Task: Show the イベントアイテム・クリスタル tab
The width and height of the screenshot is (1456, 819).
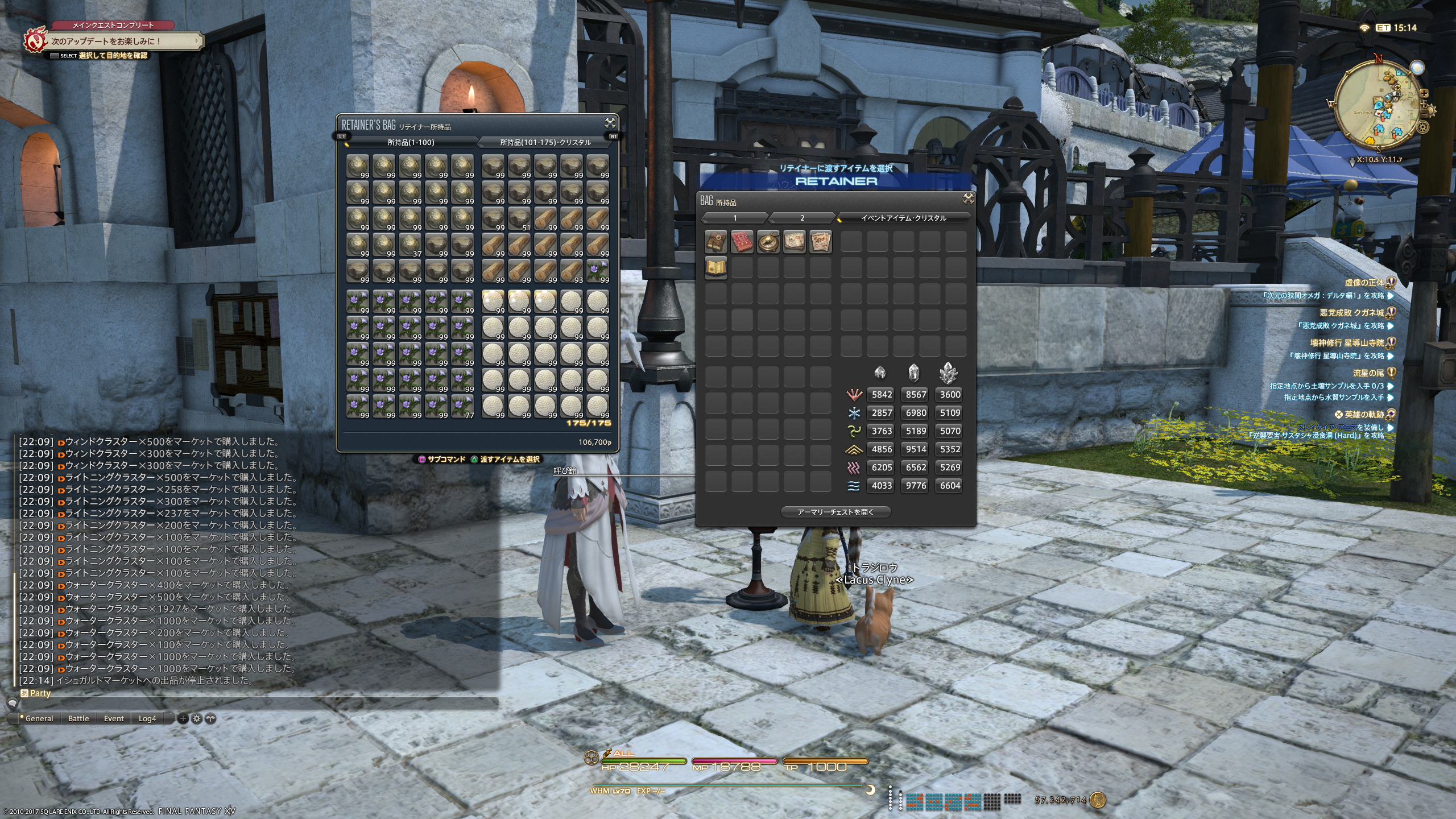Action: [x=903, y=218]
